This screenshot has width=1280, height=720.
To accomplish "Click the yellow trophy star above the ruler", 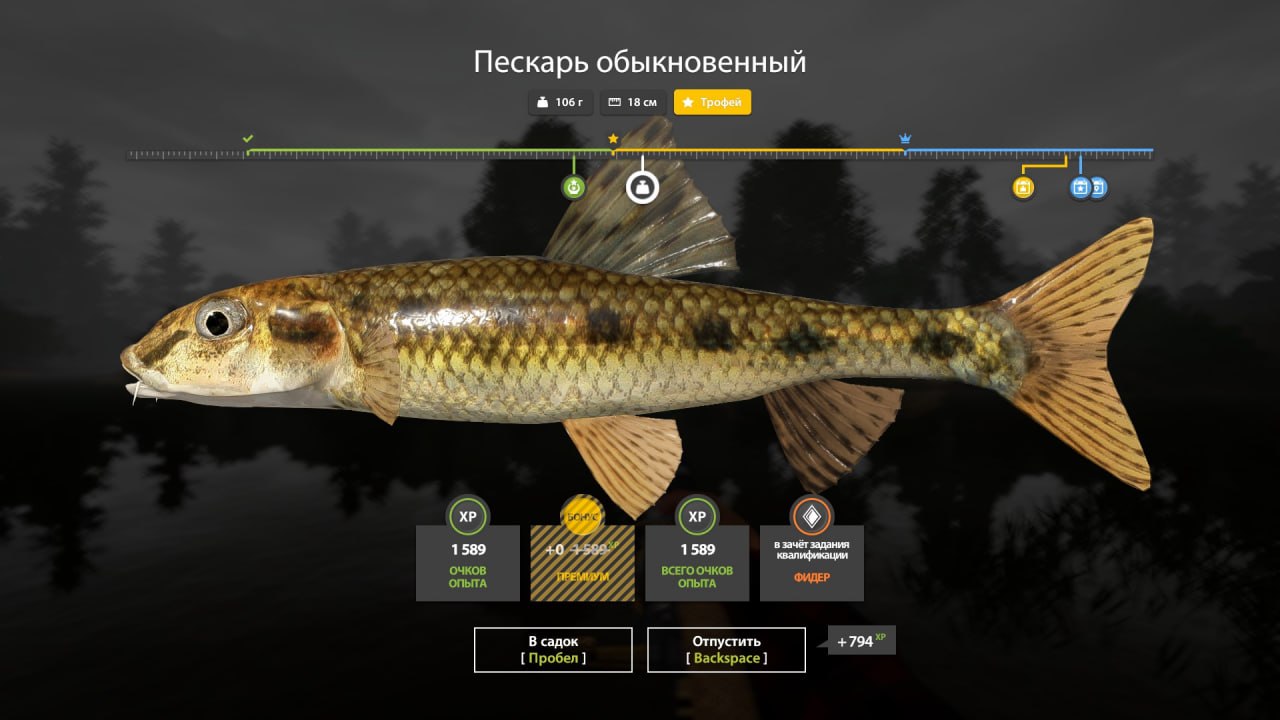I will pos(612,137).
